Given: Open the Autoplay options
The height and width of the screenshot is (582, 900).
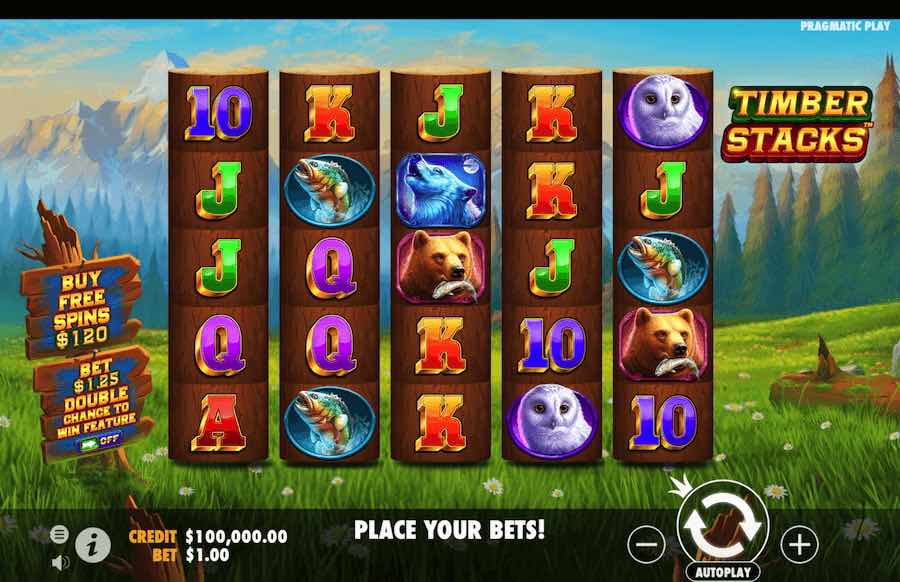Looking at the screenshot, I should point(722,573).
